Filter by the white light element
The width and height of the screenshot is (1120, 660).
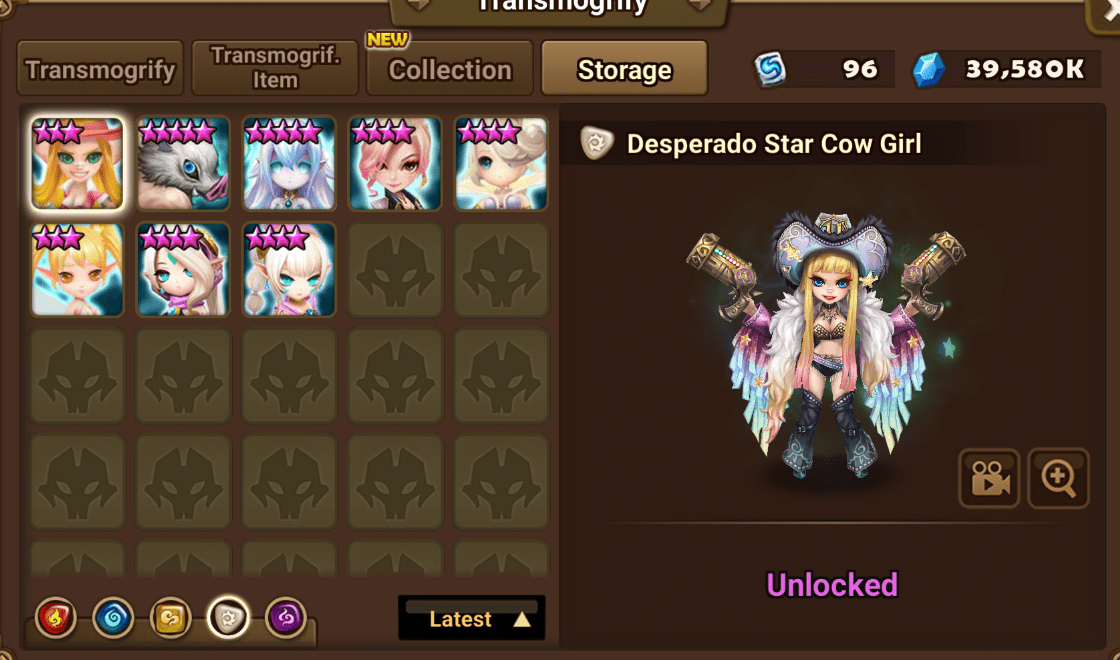tap(228, 619)
